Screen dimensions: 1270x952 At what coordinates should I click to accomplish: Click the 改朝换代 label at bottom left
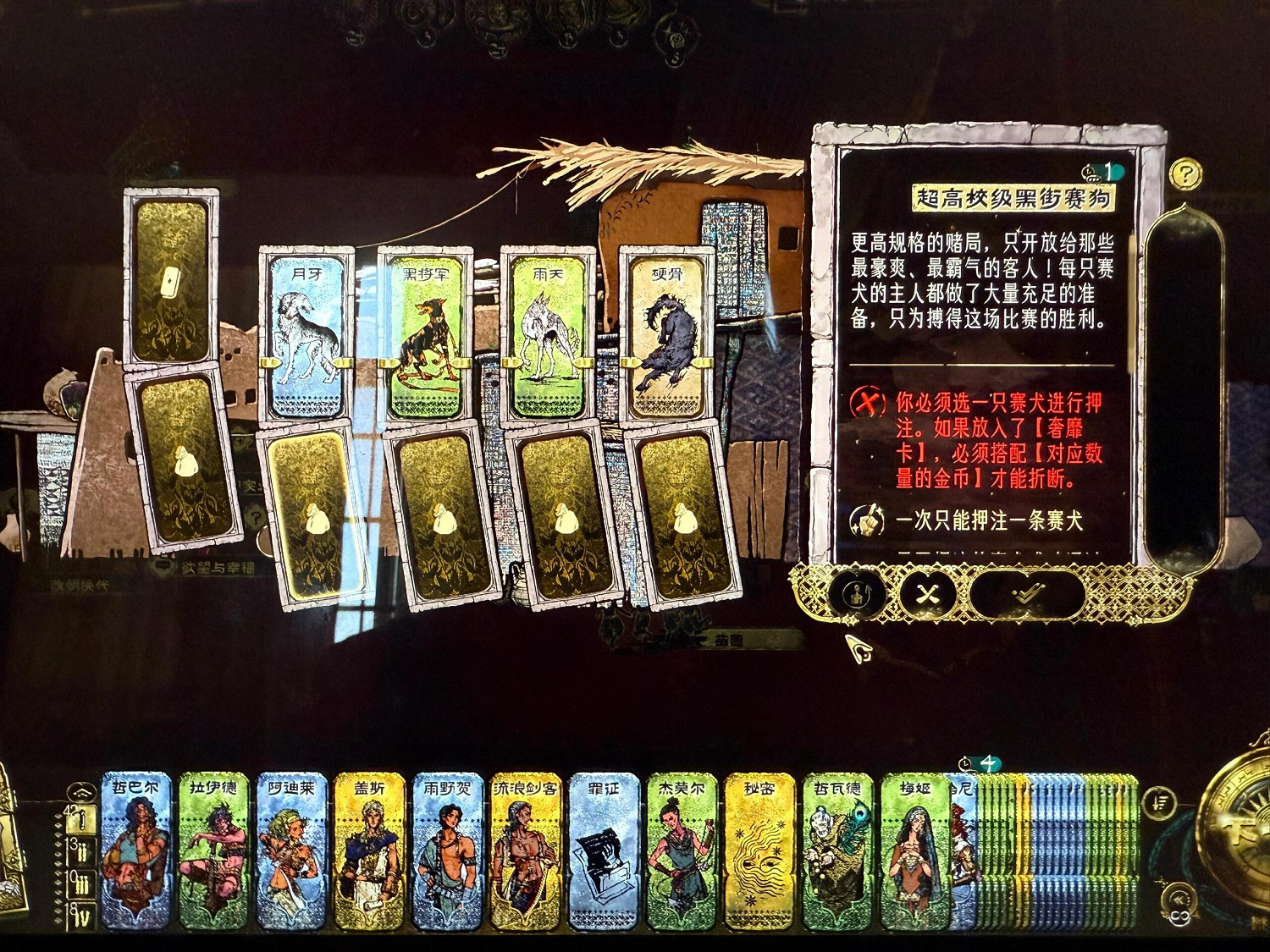coord(80,584)
